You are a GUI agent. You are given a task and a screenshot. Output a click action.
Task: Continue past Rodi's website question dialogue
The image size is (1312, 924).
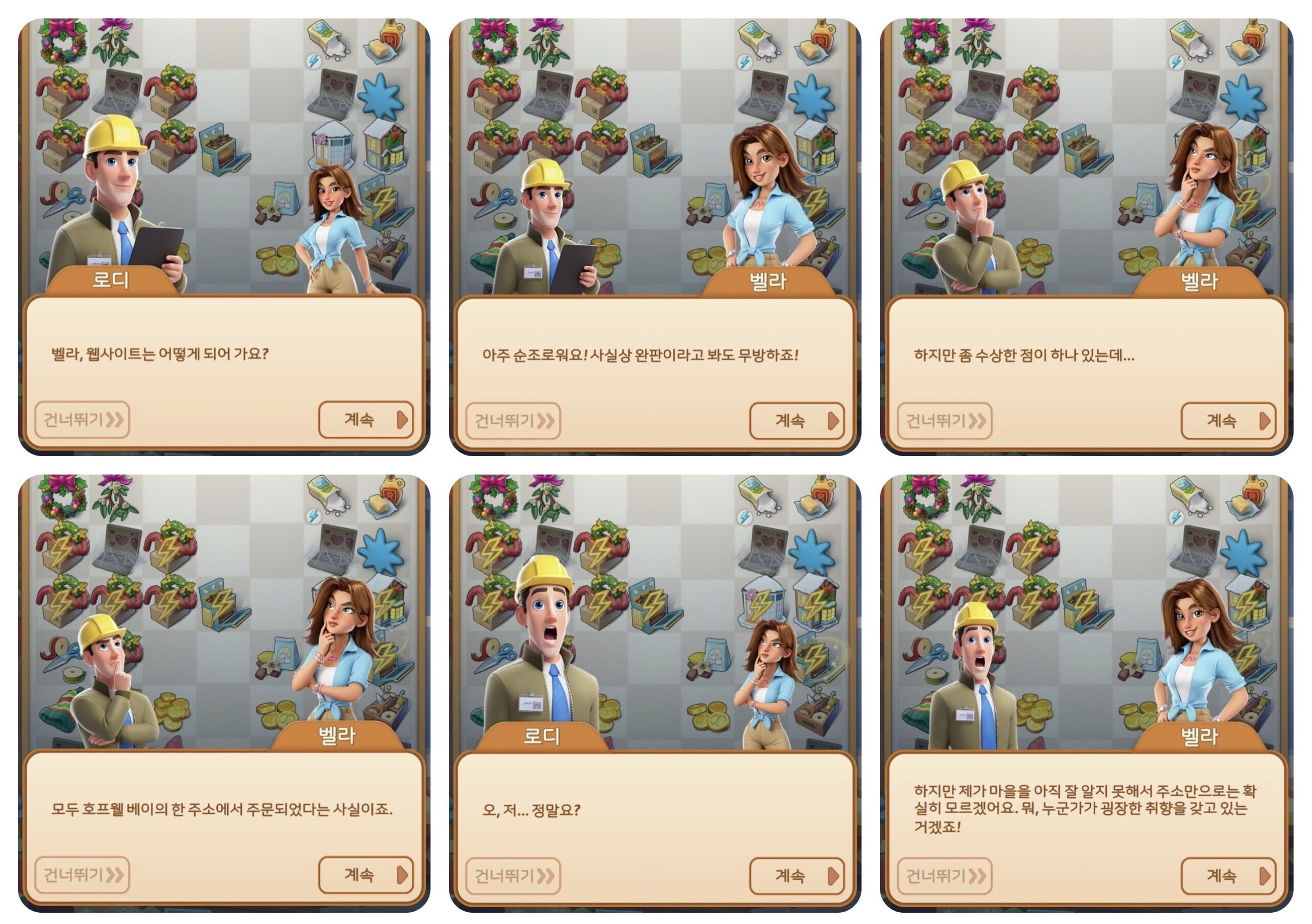[365, 420]
